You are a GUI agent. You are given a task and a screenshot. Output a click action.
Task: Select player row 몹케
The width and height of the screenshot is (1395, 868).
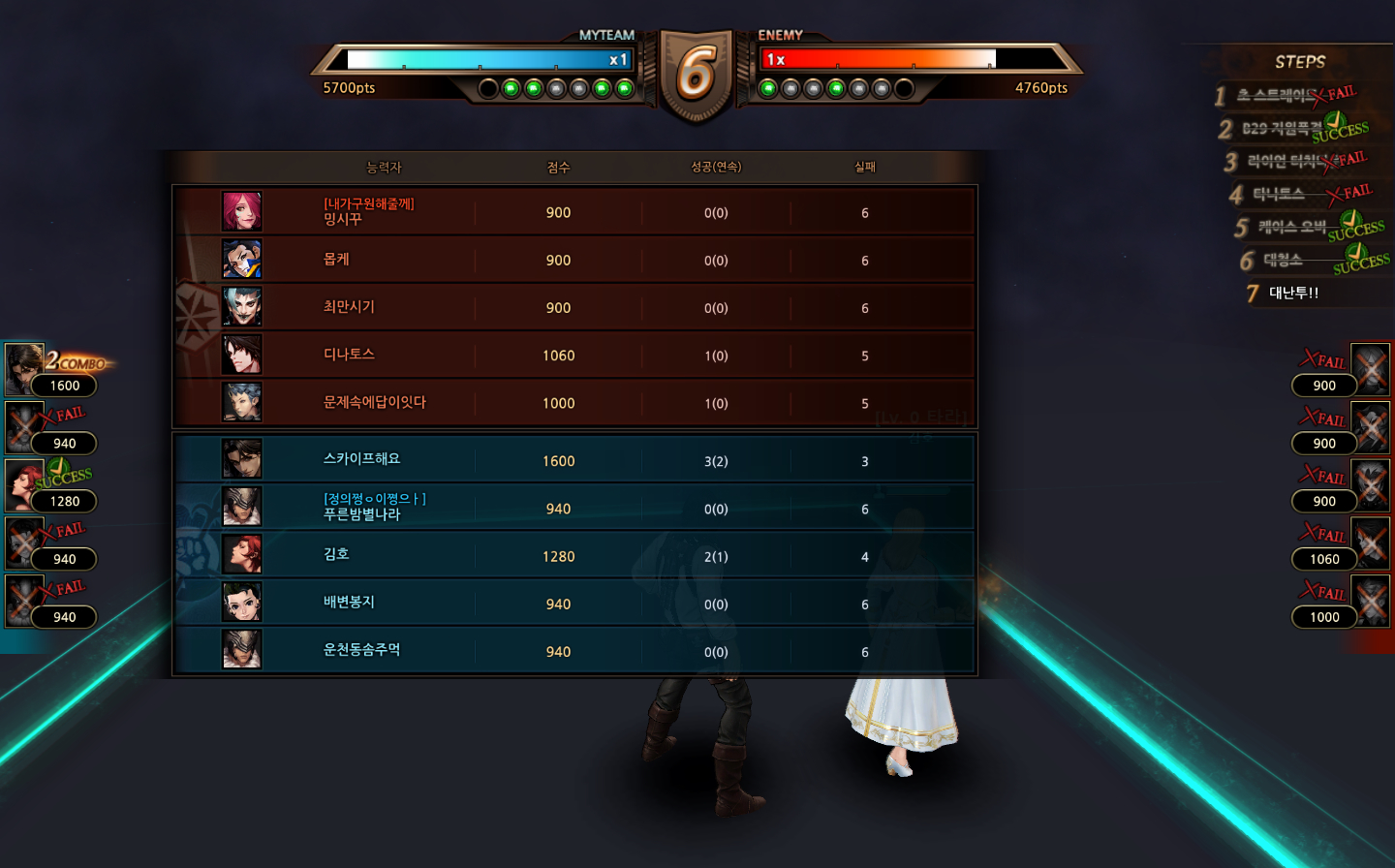(573, 260)
